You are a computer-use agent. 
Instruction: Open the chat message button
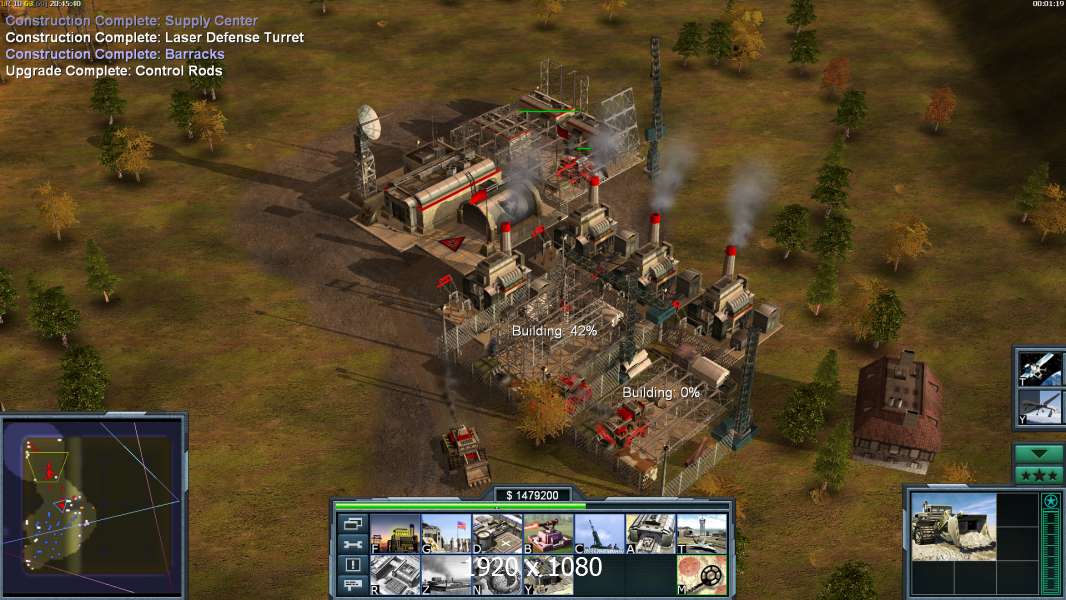352,586
